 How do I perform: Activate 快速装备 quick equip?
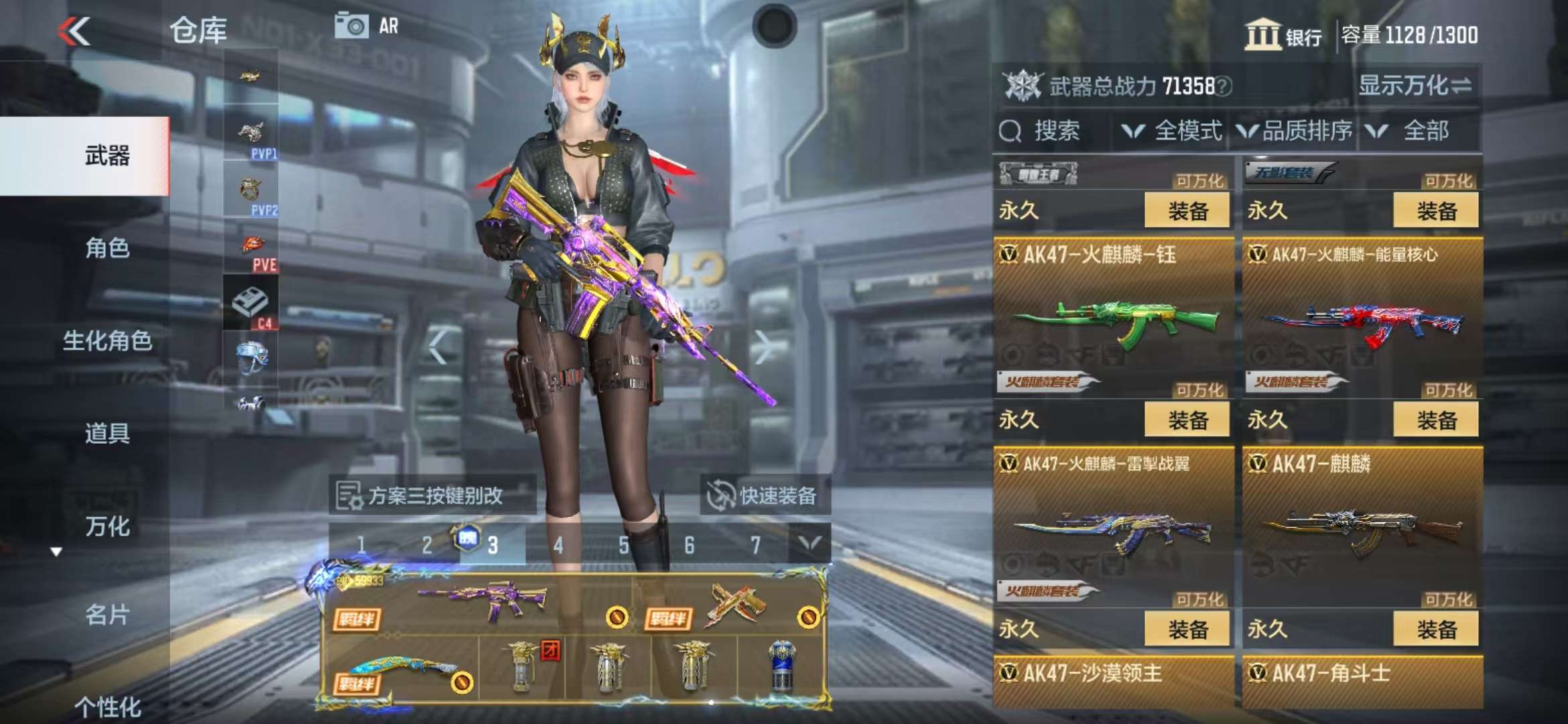pyautogui.click(x=765, y=496)
